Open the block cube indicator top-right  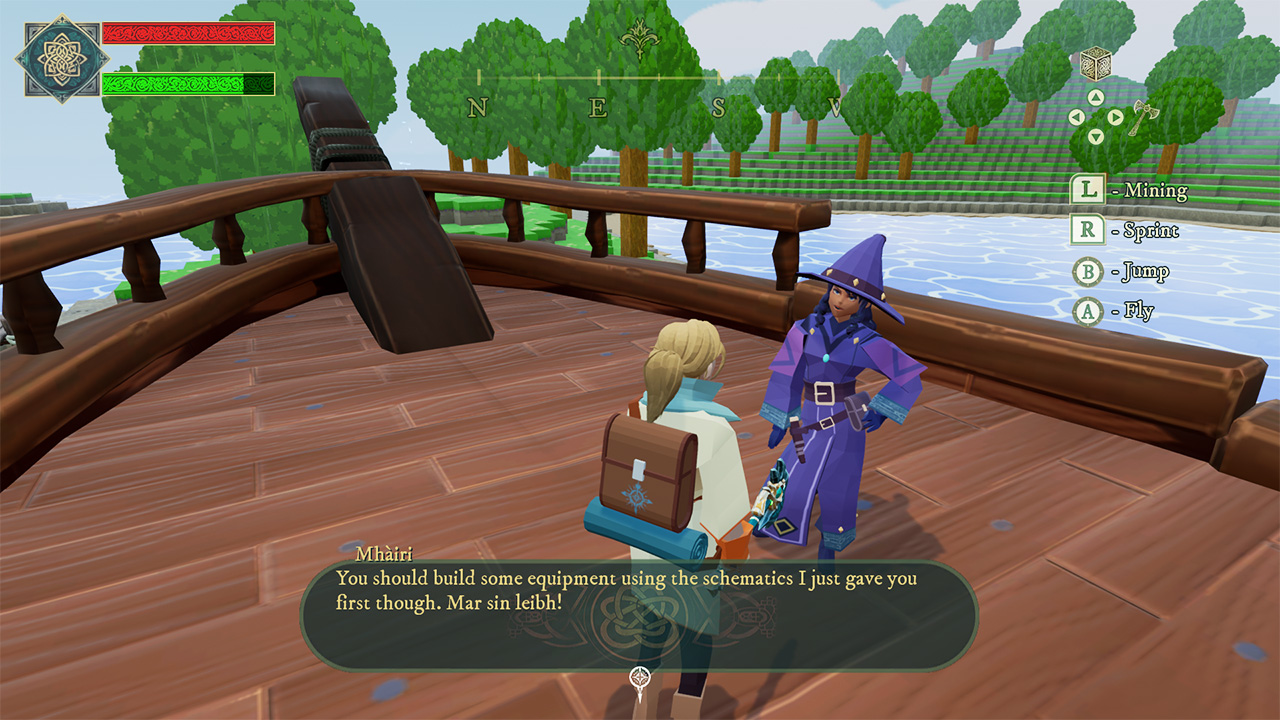(x=1096, y=63)
